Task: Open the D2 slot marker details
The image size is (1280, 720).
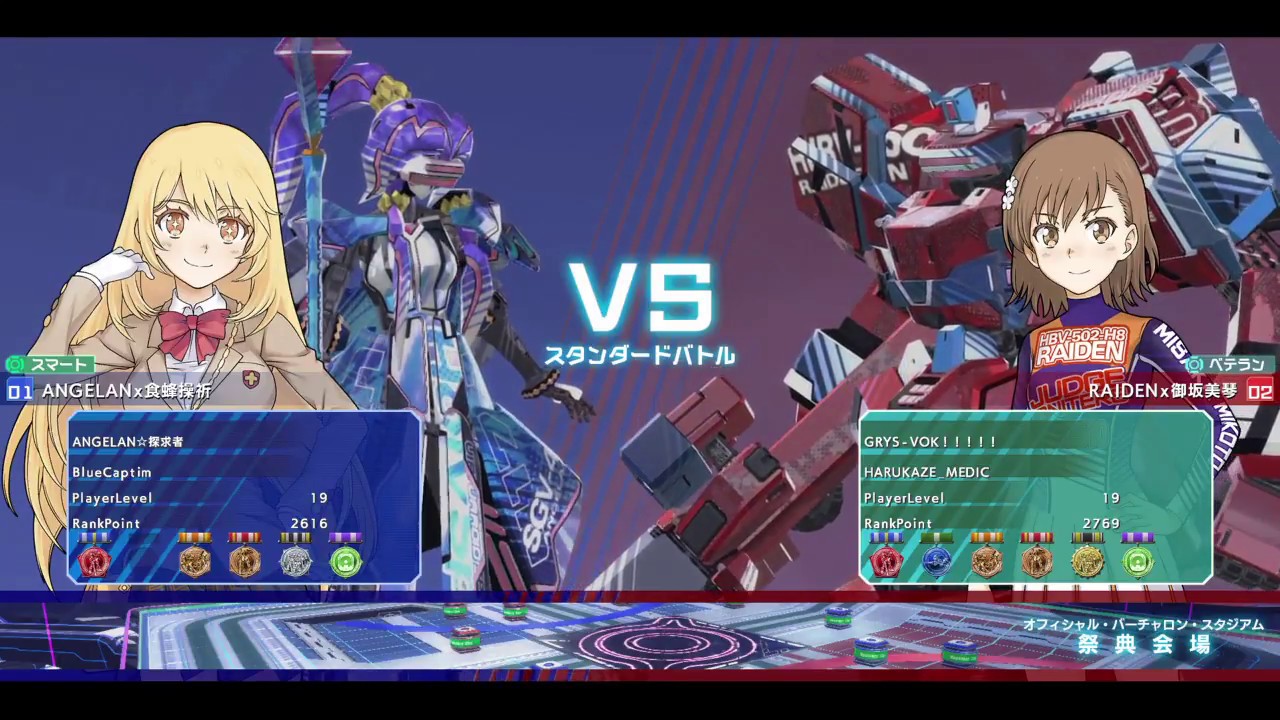Action: (1263, 391)
